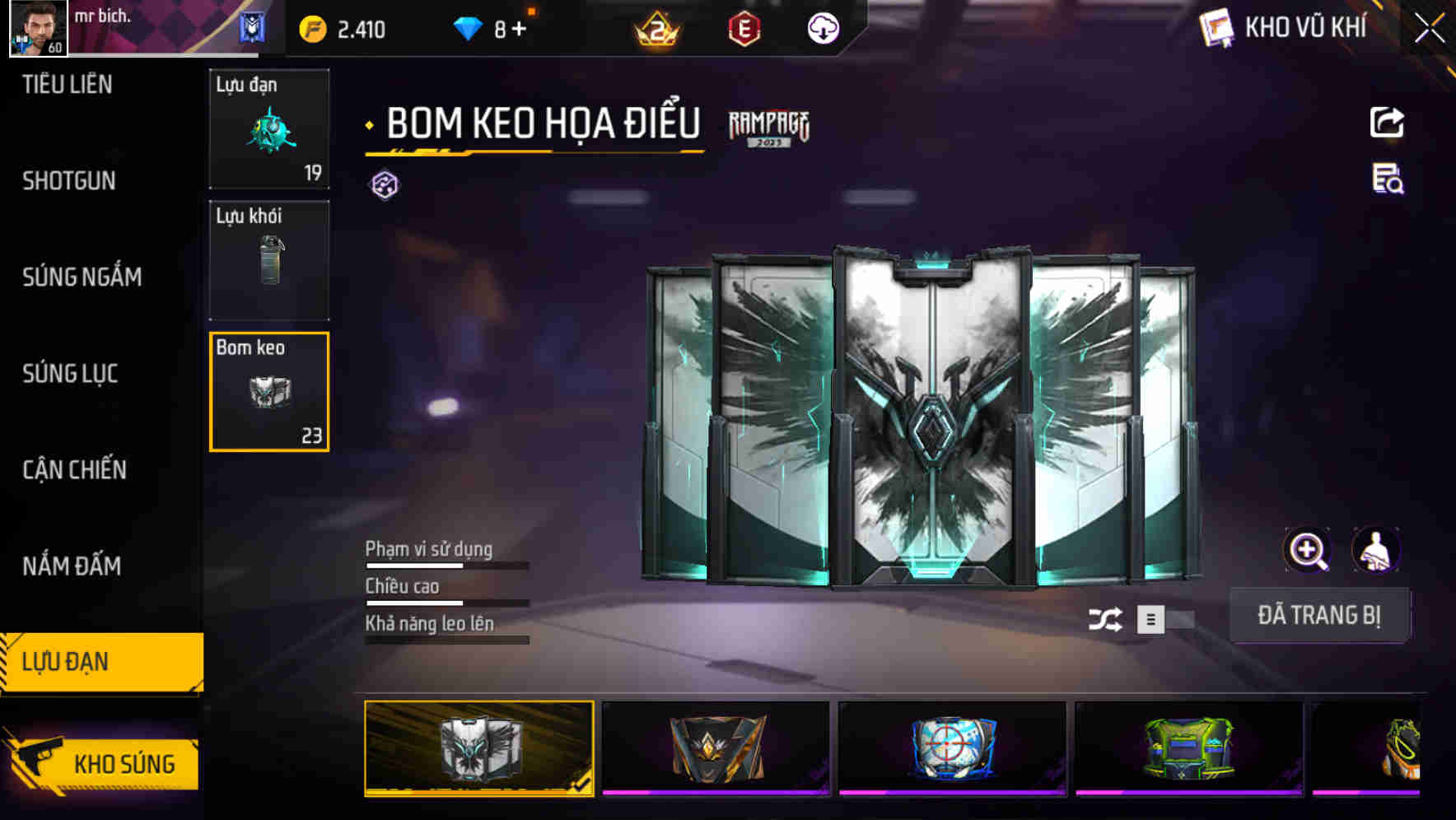Click the ĐÃ TRANG BỊ button
The width and height of the screenshot is (1456, 820).
pyautogui.click(x=1319, y=615)
